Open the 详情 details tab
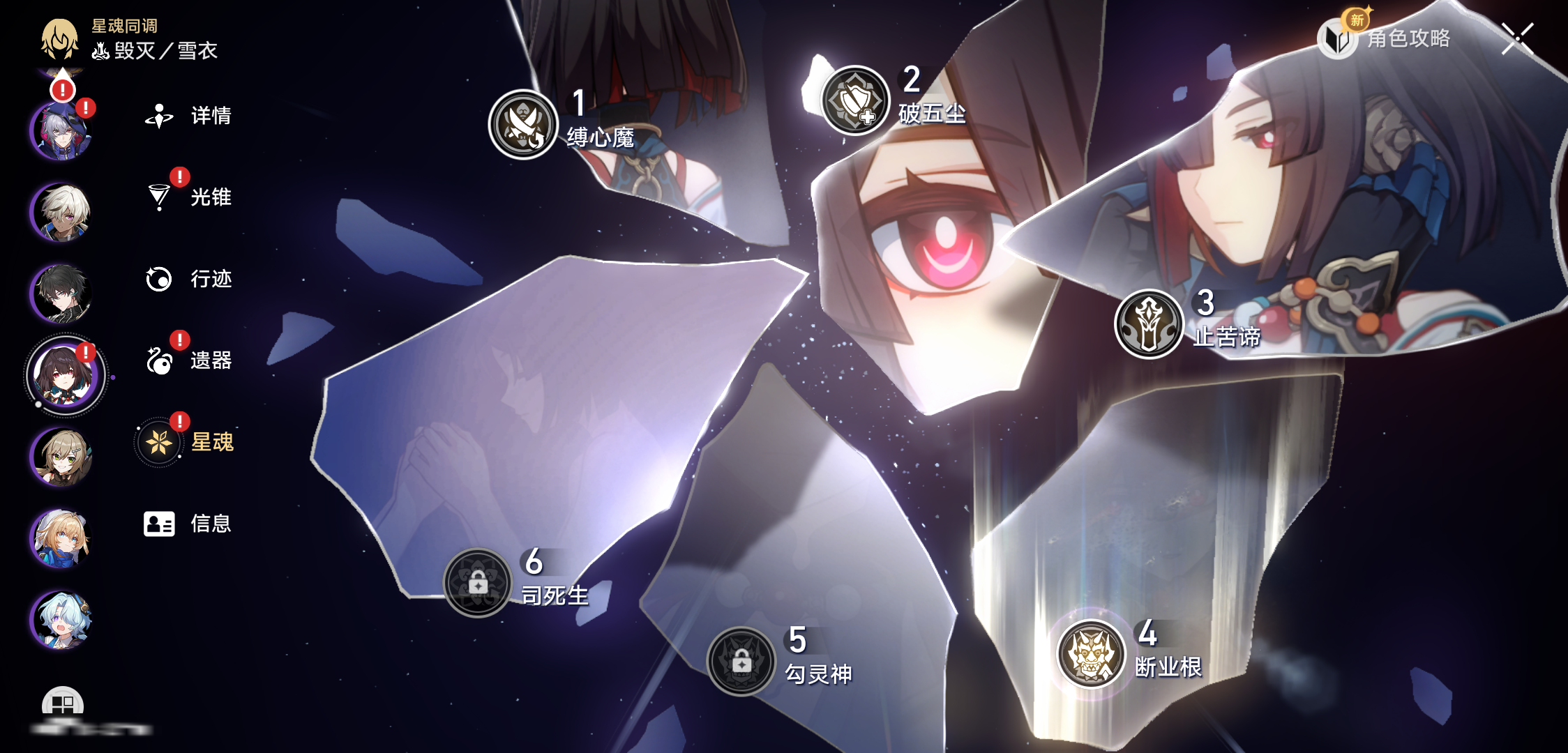Viewport: 1568px width, 753px height. point(188,116)
